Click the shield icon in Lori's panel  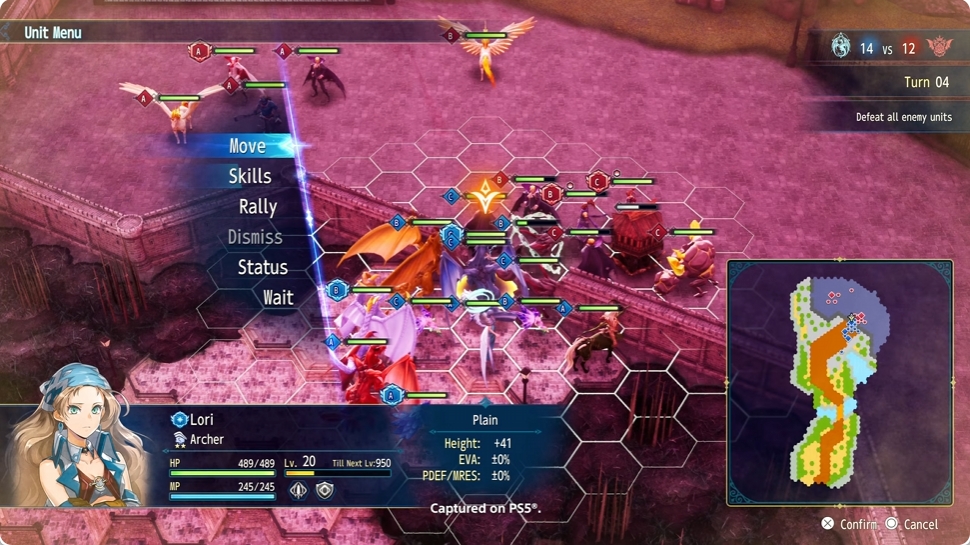coord(324,490)
